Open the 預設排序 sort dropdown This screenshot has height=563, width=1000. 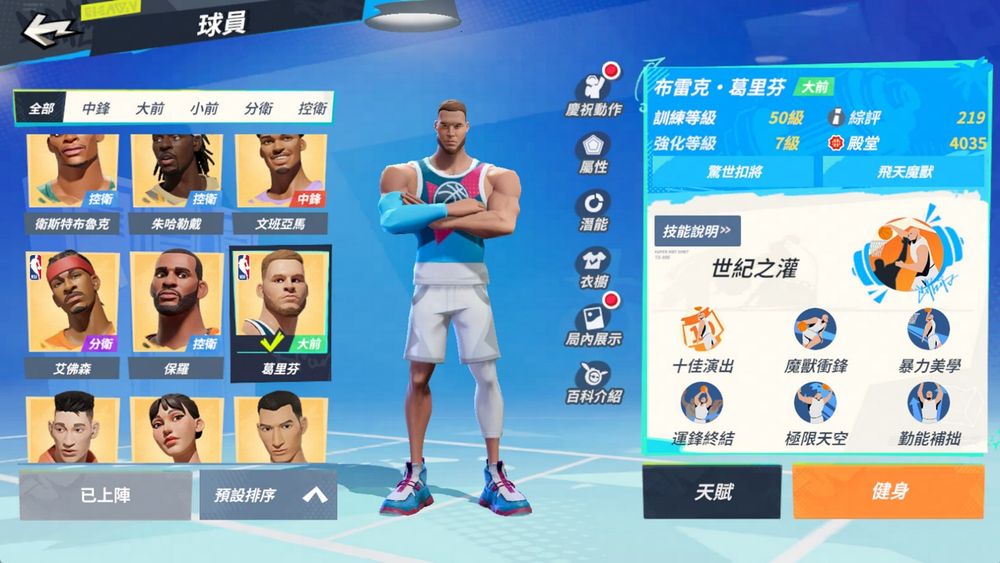[268, 494]
